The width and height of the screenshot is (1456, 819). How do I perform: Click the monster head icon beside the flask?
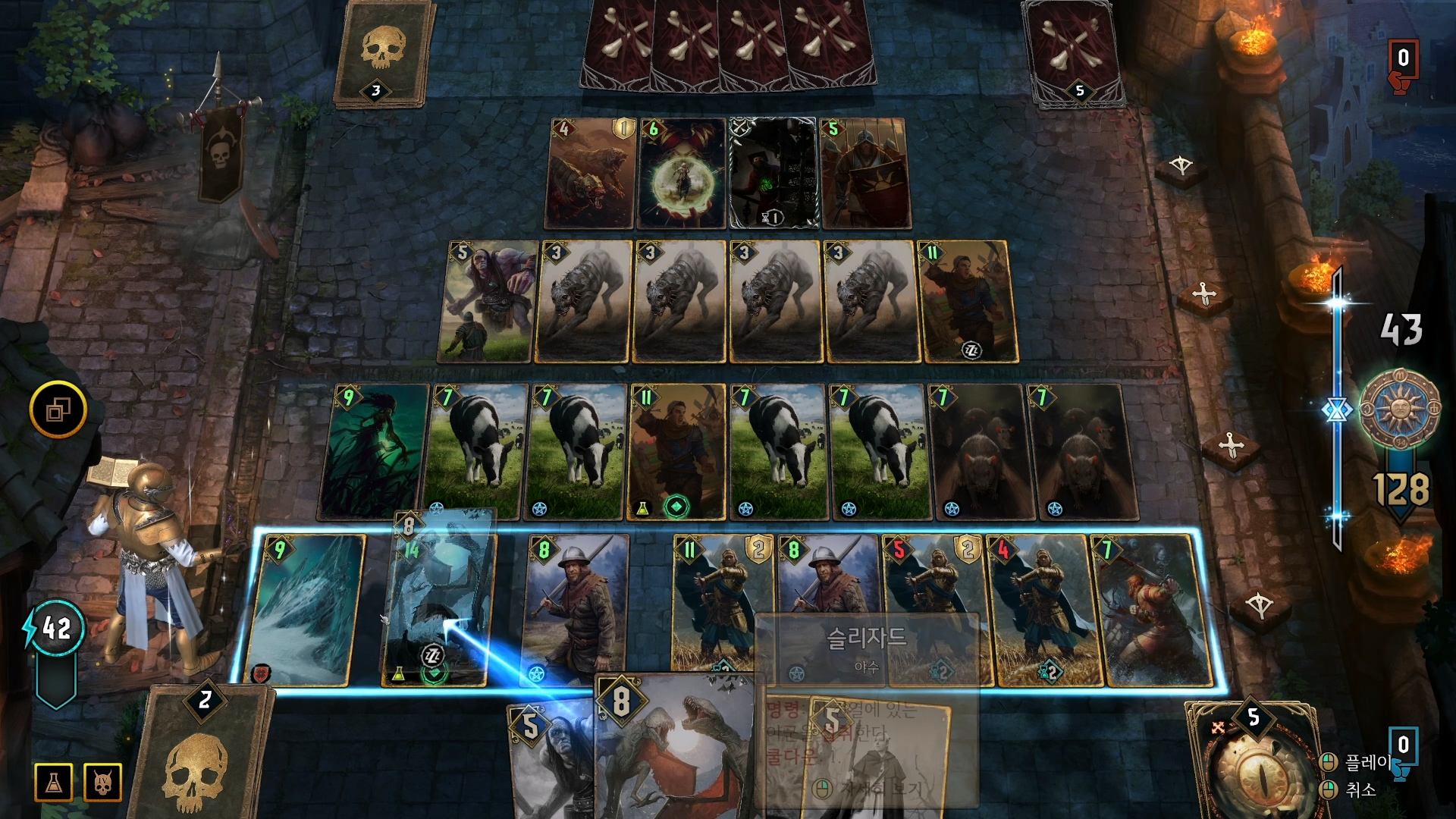tap(103, 783)
